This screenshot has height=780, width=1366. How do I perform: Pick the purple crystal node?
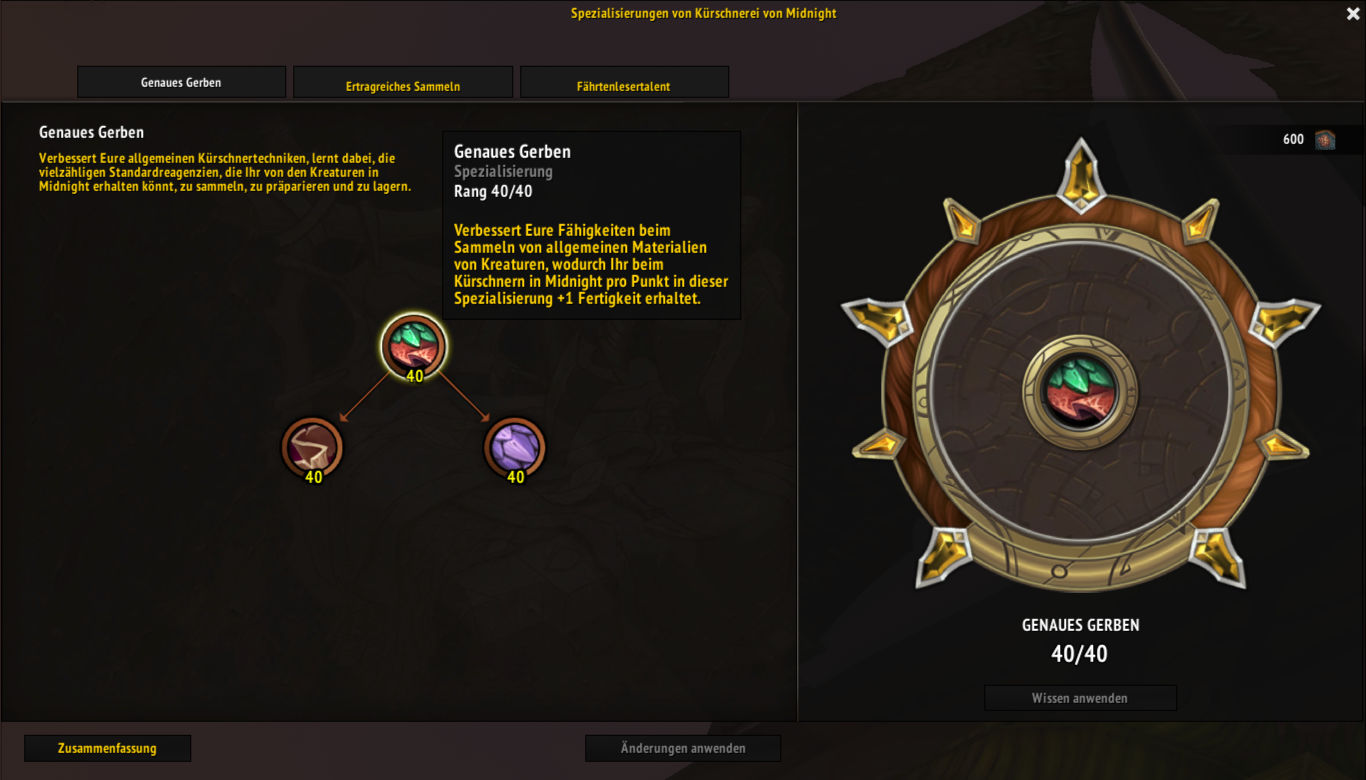coord(515,446)
